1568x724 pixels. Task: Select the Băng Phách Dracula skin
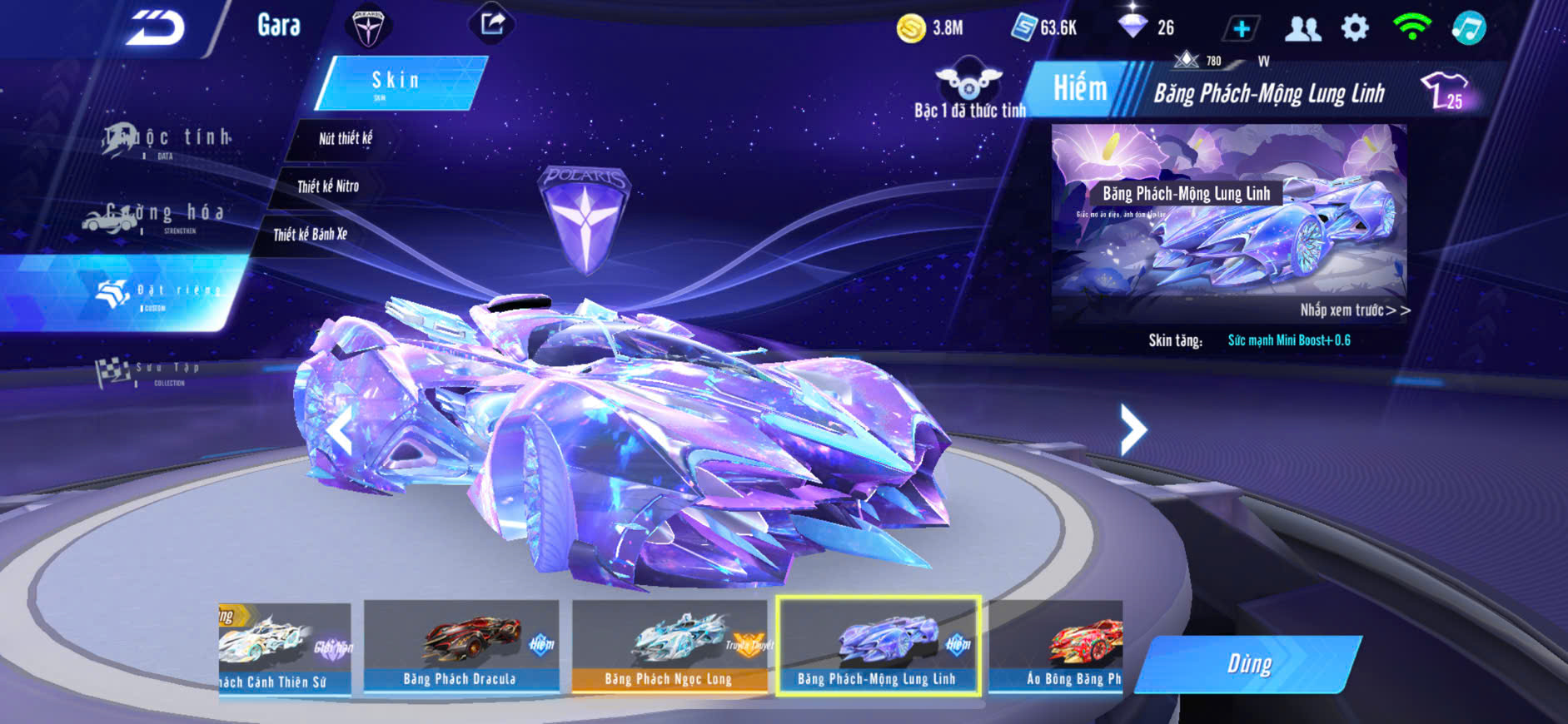(460, 647)
